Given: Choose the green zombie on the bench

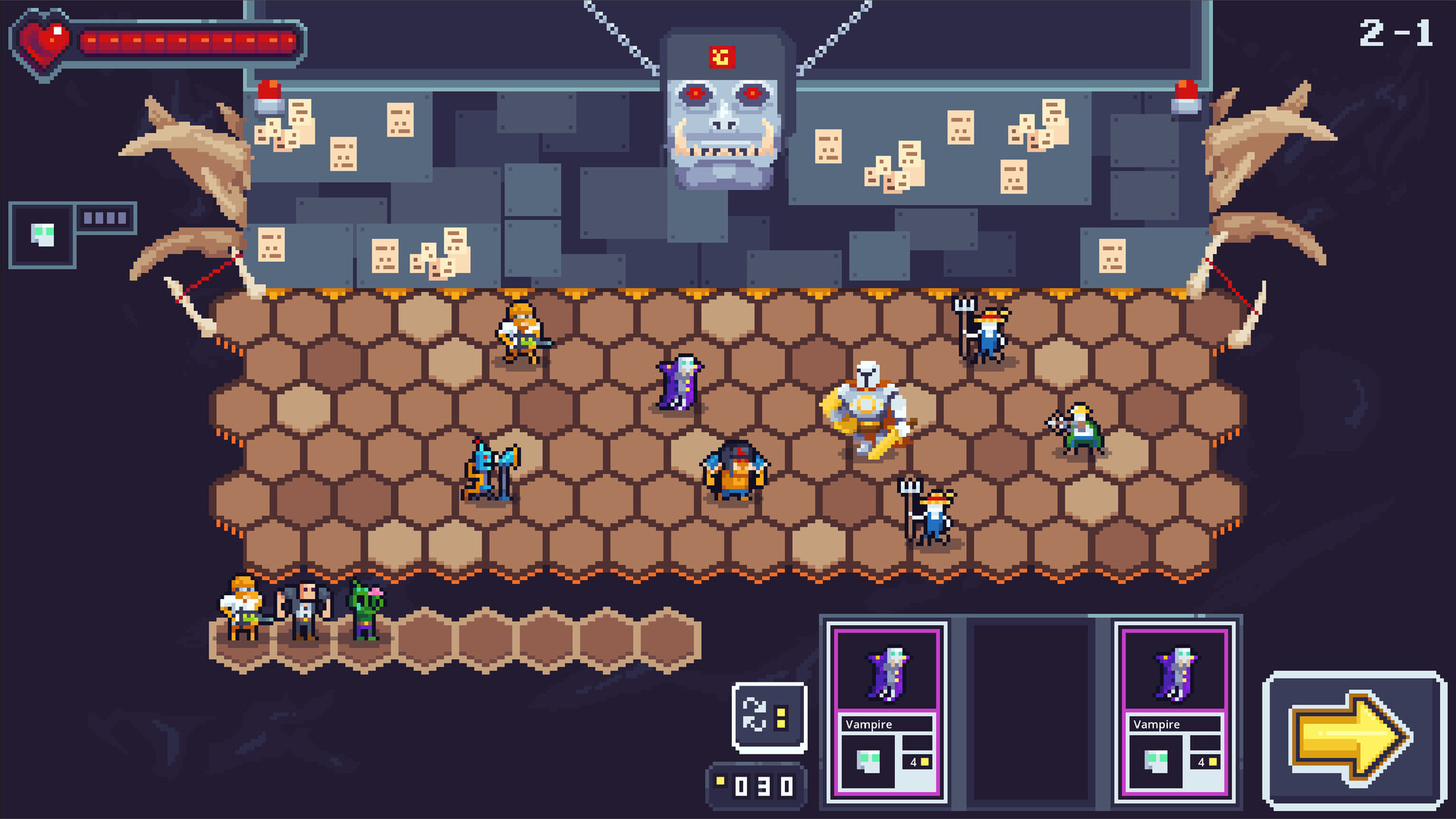Looking at the screenshot, I should tap(366, 609).
